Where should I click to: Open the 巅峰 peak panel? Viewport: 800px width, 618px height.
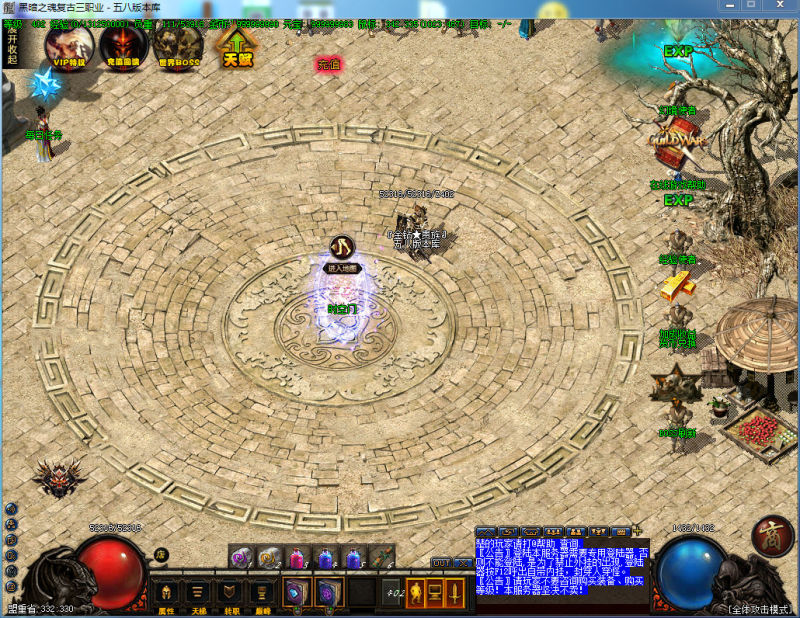coord(262,593)
